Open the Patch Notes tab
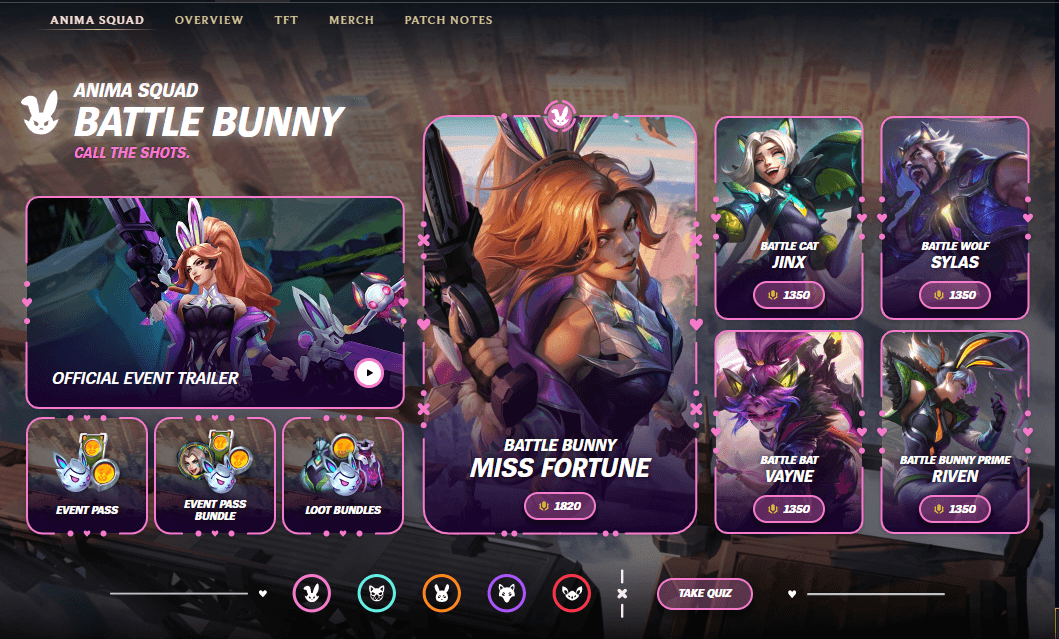The image size is (1059, 639). click(448, 20)
